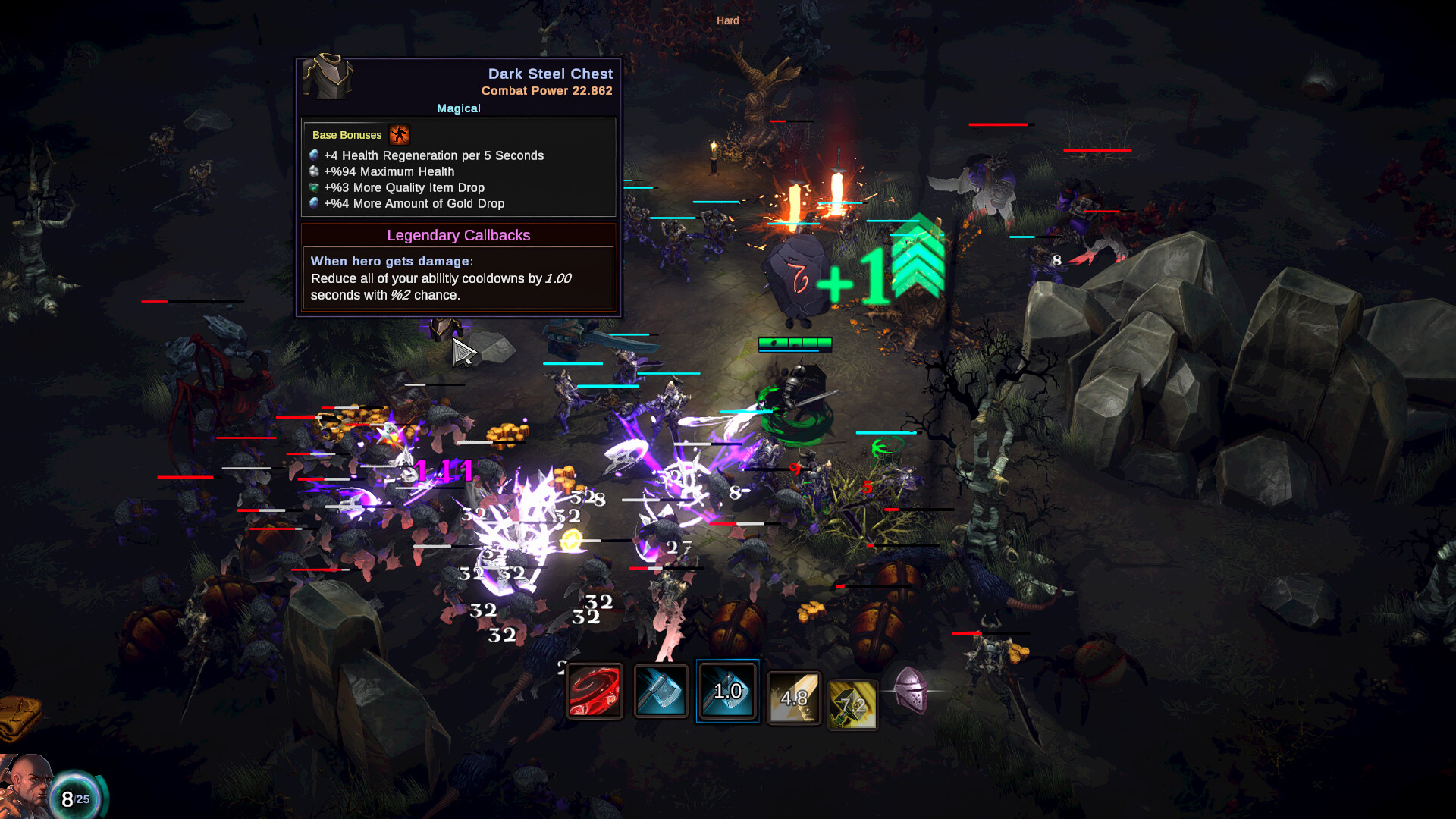Select the hero portrait in bottom-left corner
This screenshot has height=819, width=1456.
click(29, 786)
